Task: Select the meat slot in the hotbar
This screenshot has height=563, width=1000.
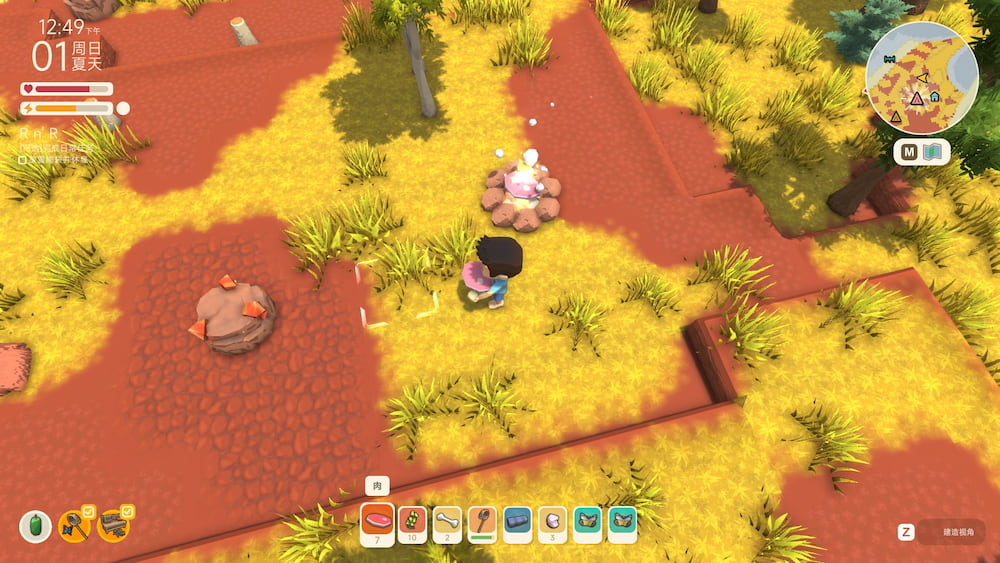Action: [x=378, y=523]
